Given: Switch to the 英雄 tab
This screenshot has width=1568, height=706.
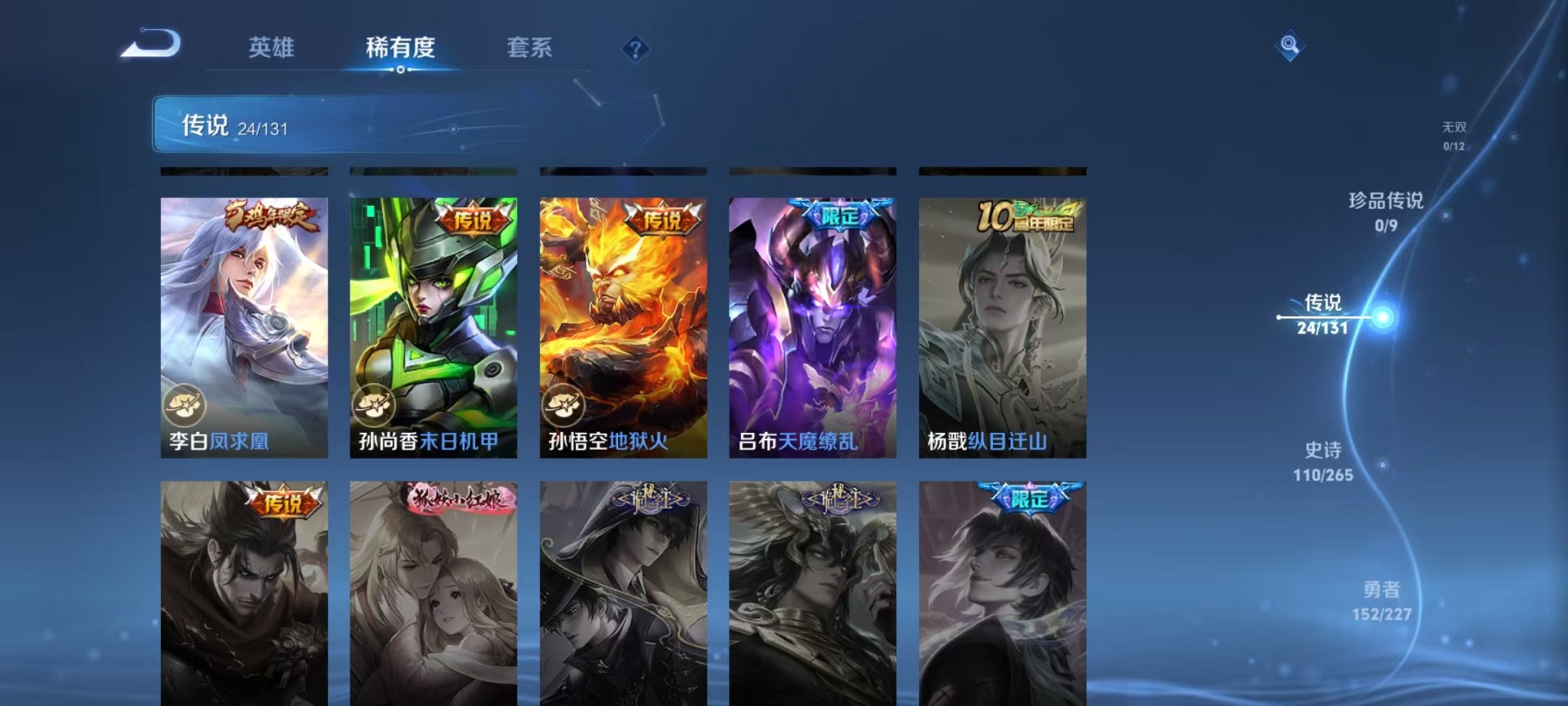Looking at the screenshot, I should pos(271,48).
